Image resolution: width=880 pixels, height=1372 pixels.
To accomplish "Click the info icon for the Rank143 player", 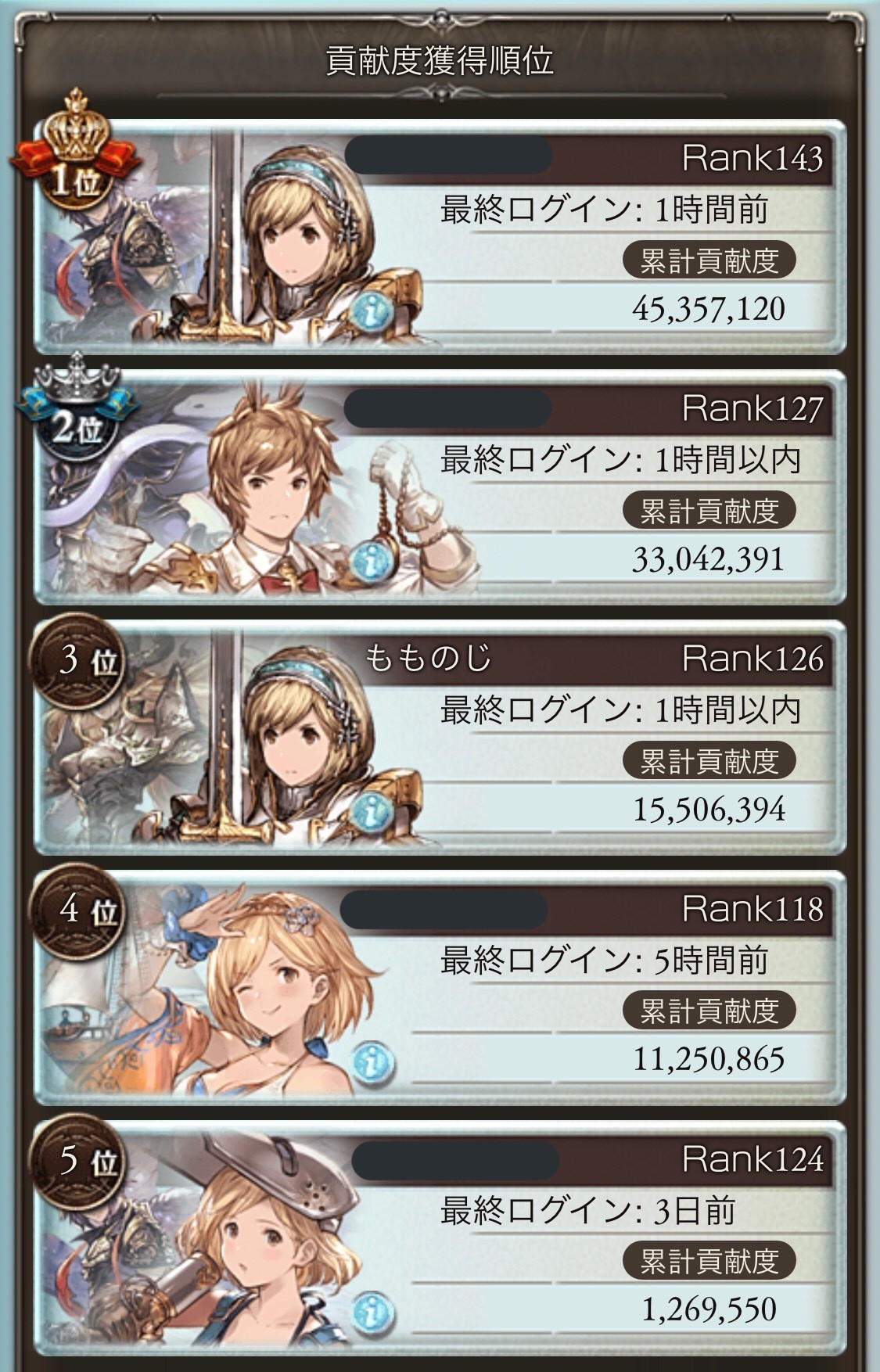I will click(x=372, y=312).
